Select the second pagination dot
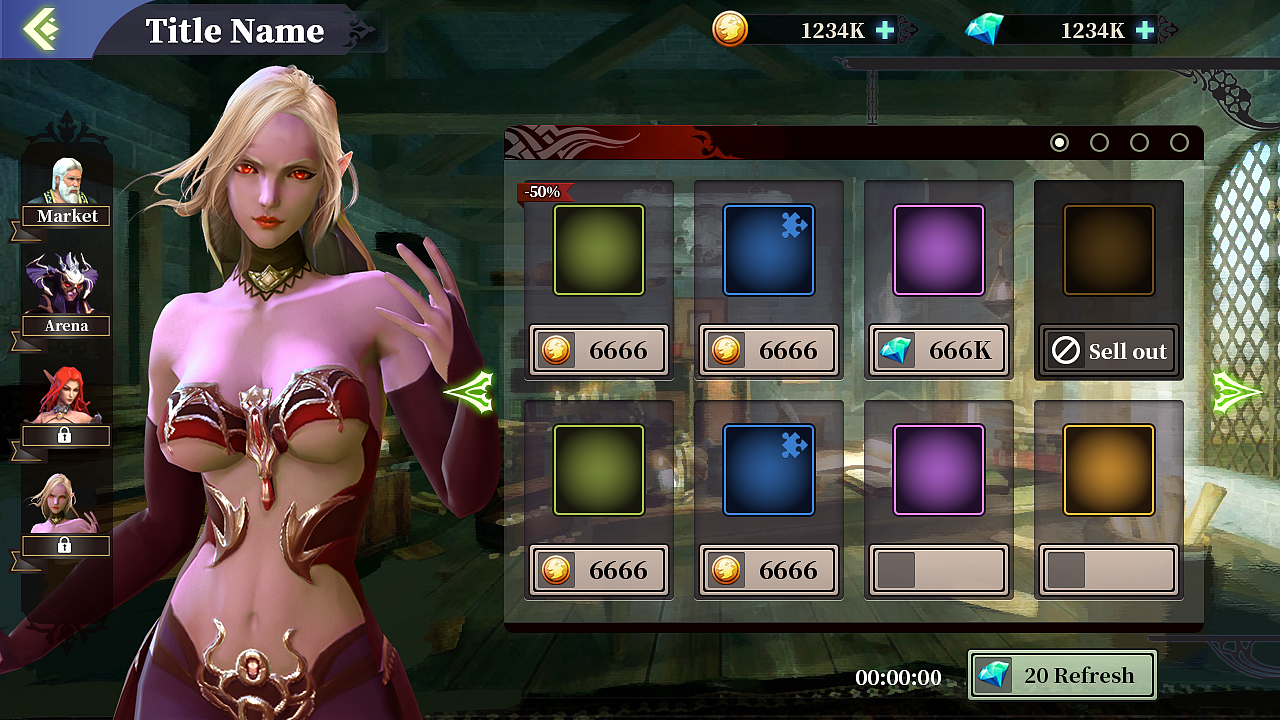The height and width of the screenshot is (720, 1280). (x=1099, y=143)
